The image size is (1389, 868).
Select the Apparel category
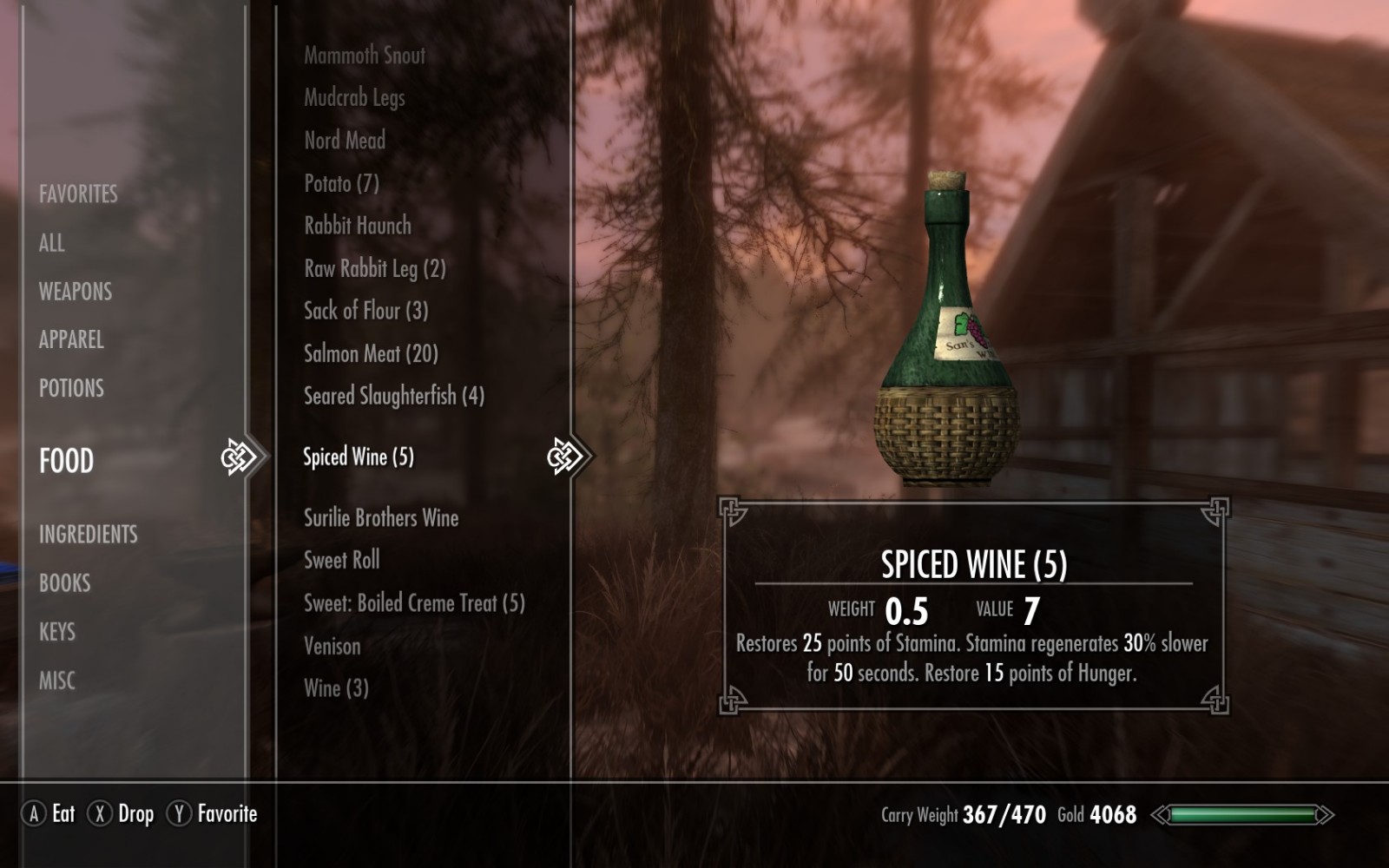[x=71, y=339]
